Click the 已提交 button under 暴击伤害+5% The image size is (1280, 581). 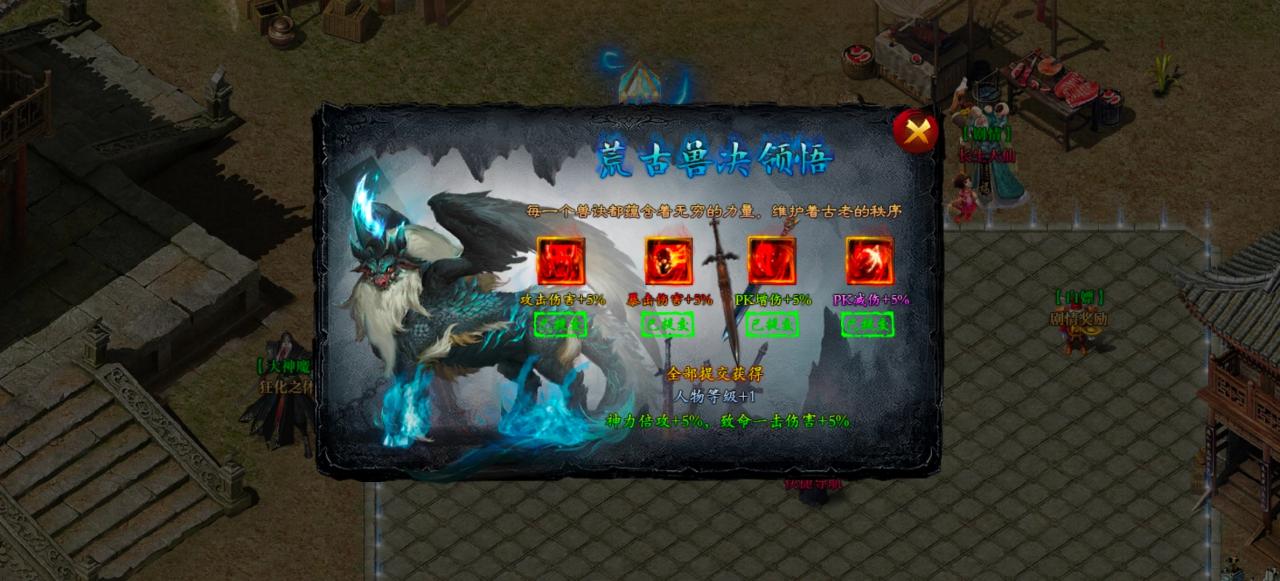pos(667,324)
